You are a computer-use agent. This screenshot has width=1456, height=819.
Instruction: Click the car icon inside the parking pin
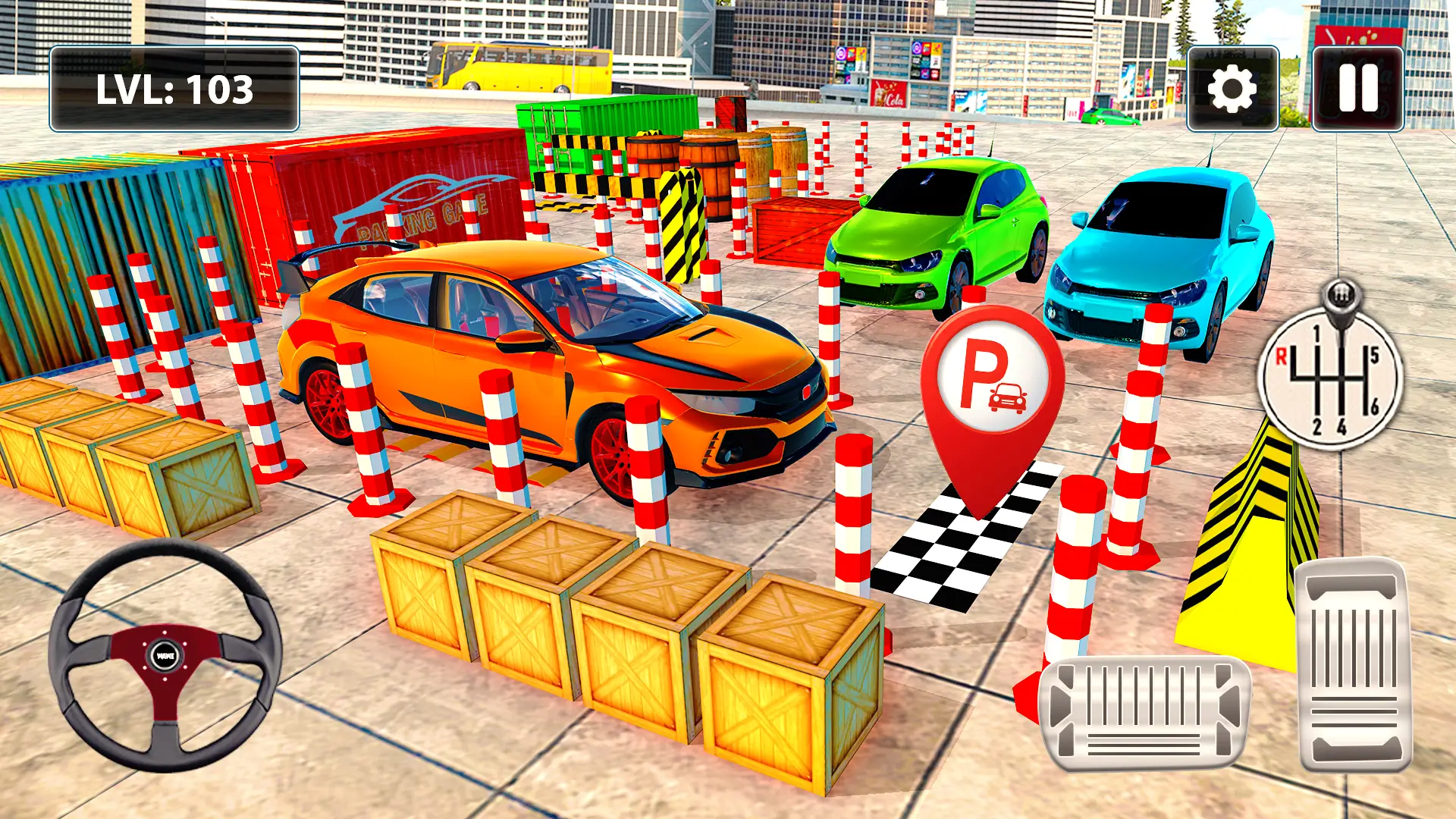(x=1008, y=397)
